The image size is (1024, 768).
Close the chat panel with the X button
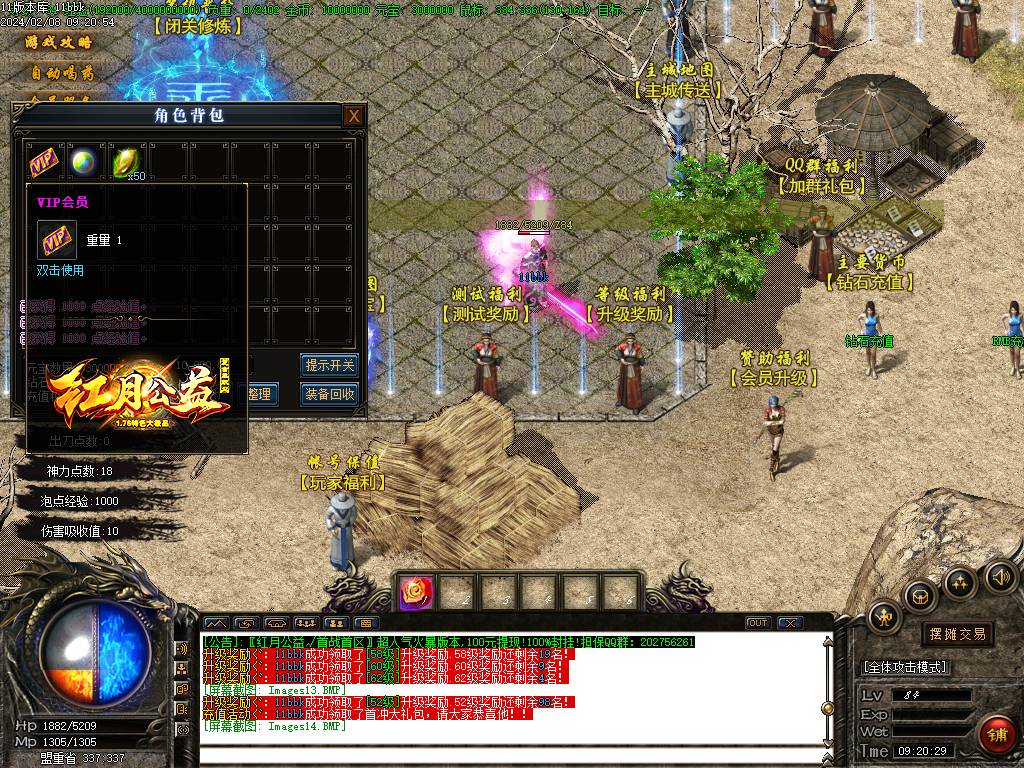pyautogui.click(x=790, y=623)
